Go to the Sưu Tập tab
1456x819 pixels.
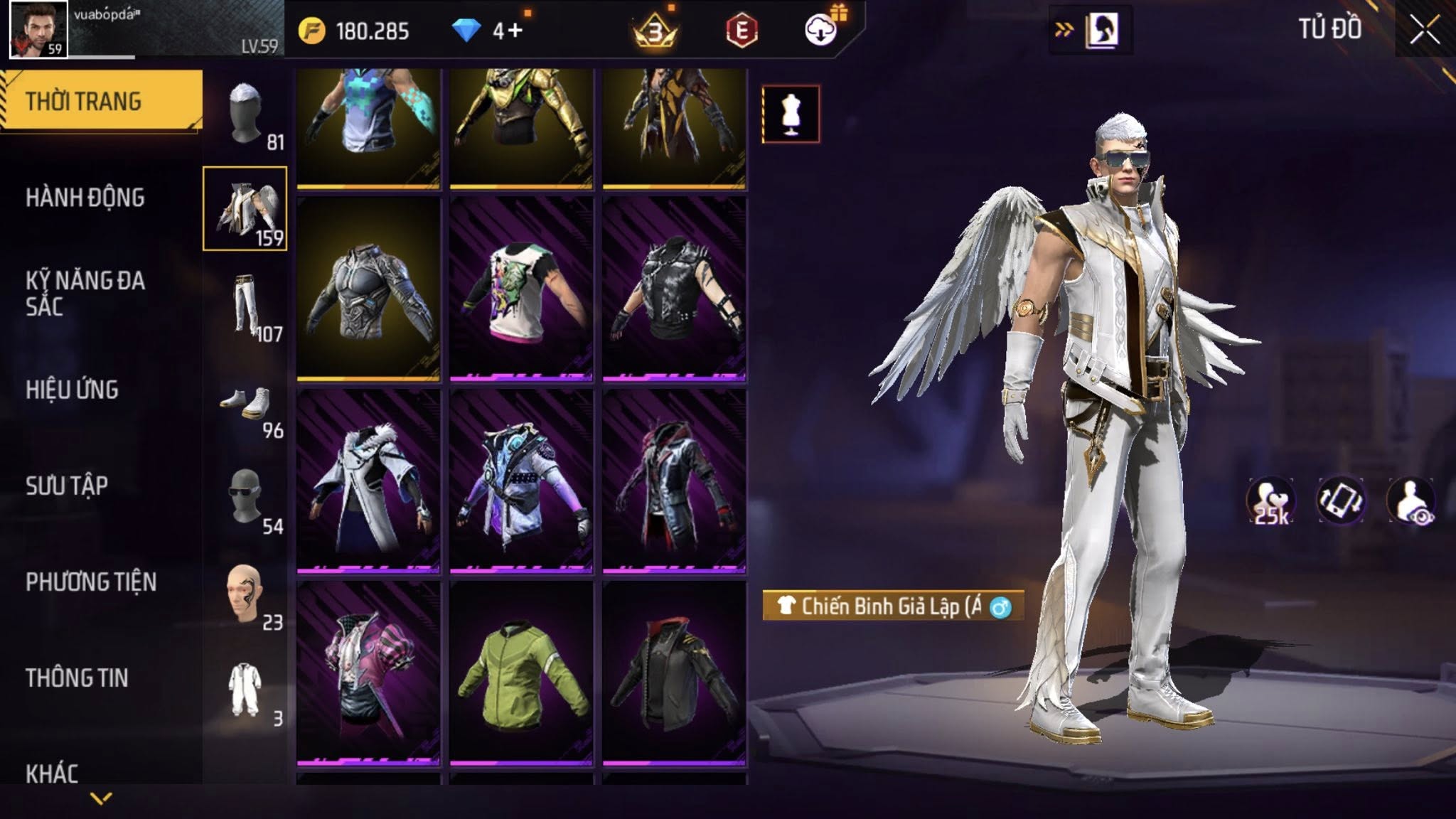(x=67, y=486)
